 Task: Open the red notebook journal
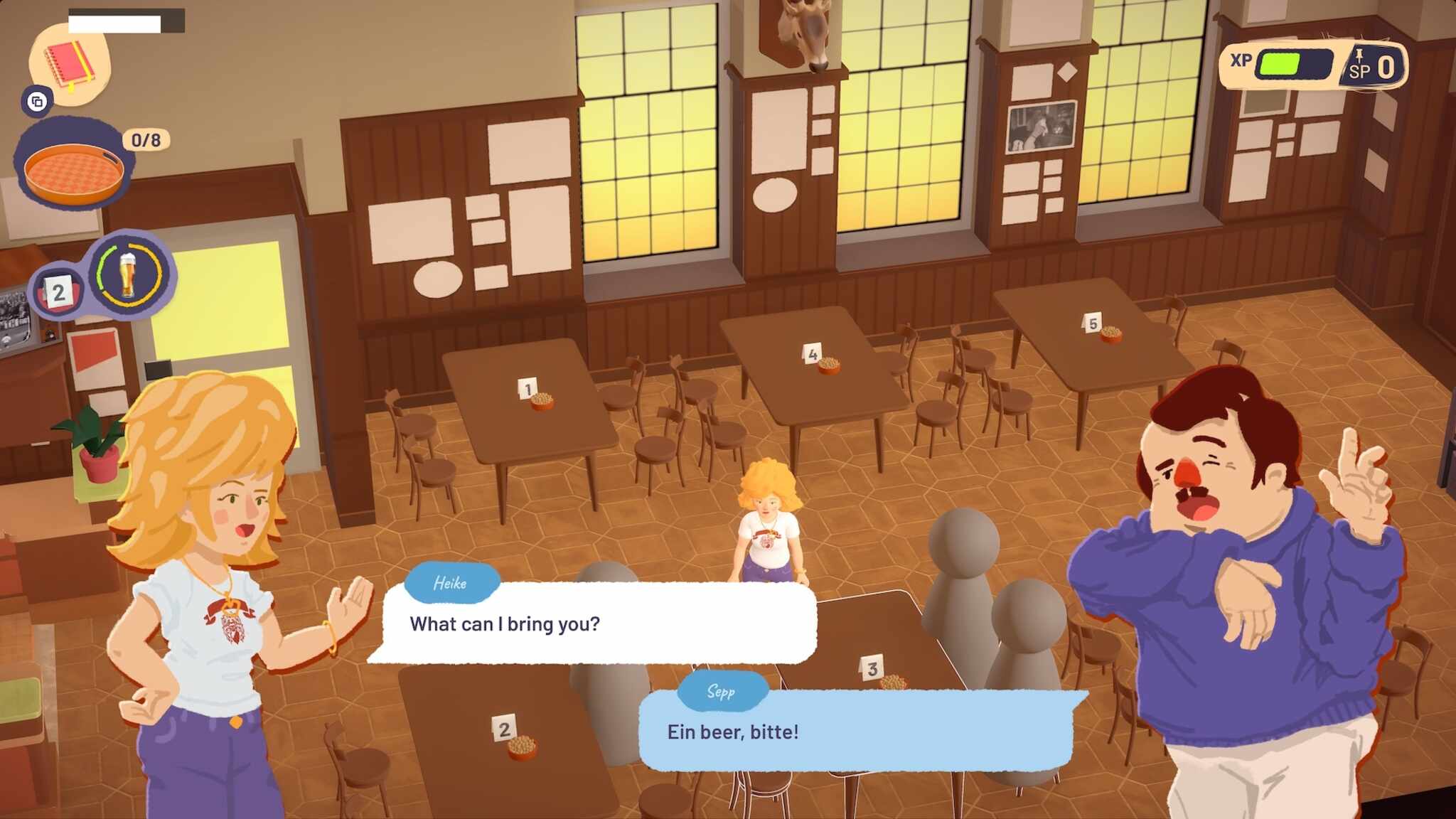click(x=70, y=65)
